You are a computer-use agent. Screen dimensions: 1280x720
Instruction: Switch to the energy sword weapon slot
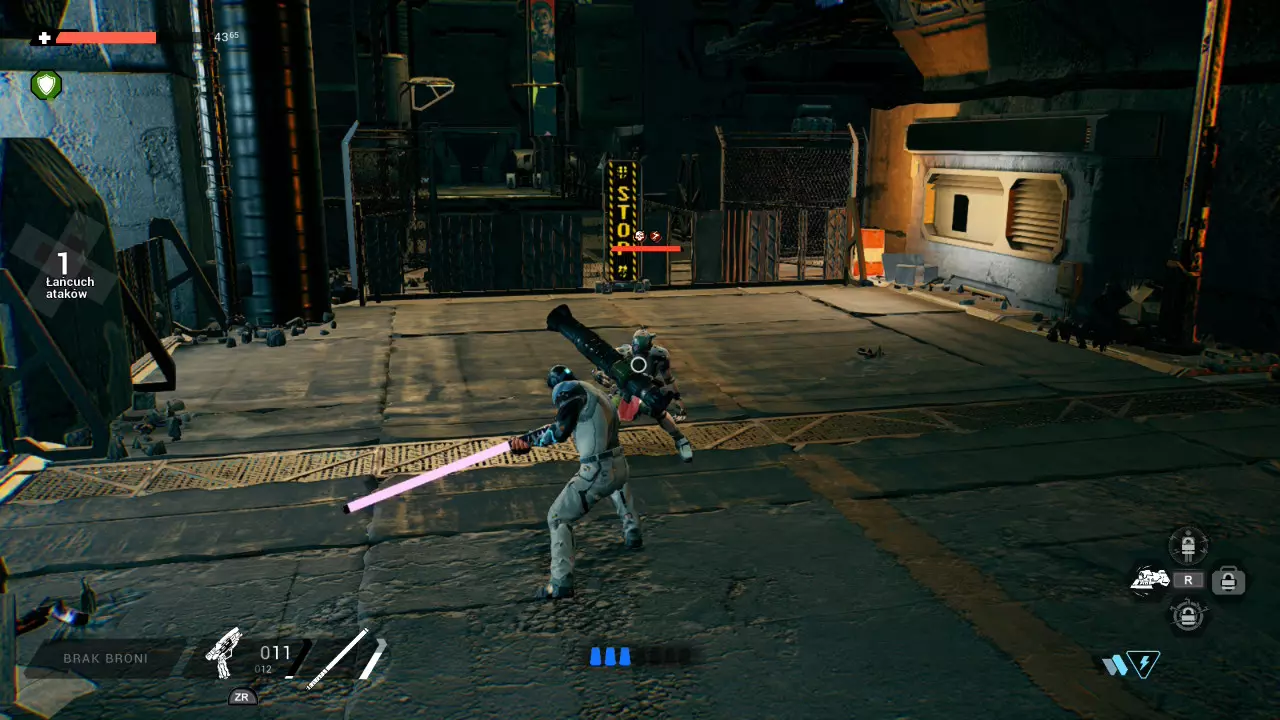[x=338, y=657]
